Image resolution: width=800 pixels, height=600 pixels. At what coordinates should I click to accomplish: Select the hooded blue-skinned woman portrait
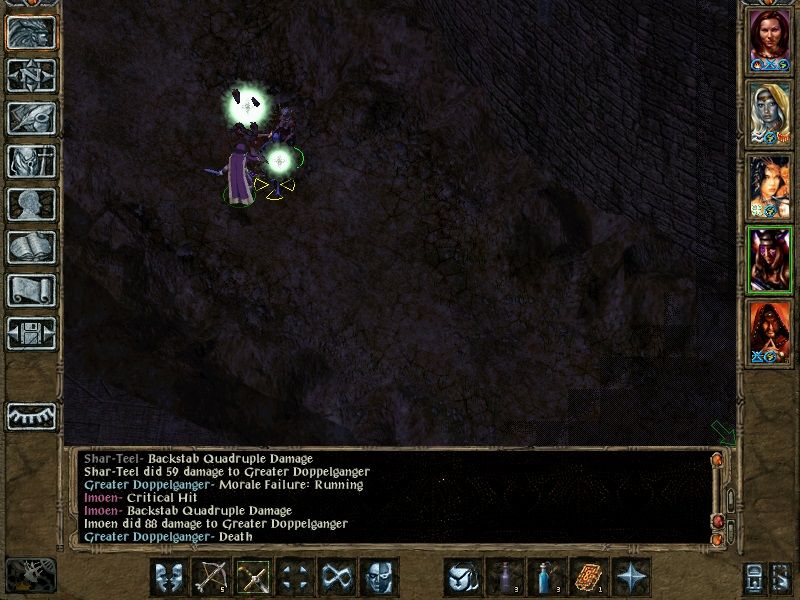click(770, 113)
